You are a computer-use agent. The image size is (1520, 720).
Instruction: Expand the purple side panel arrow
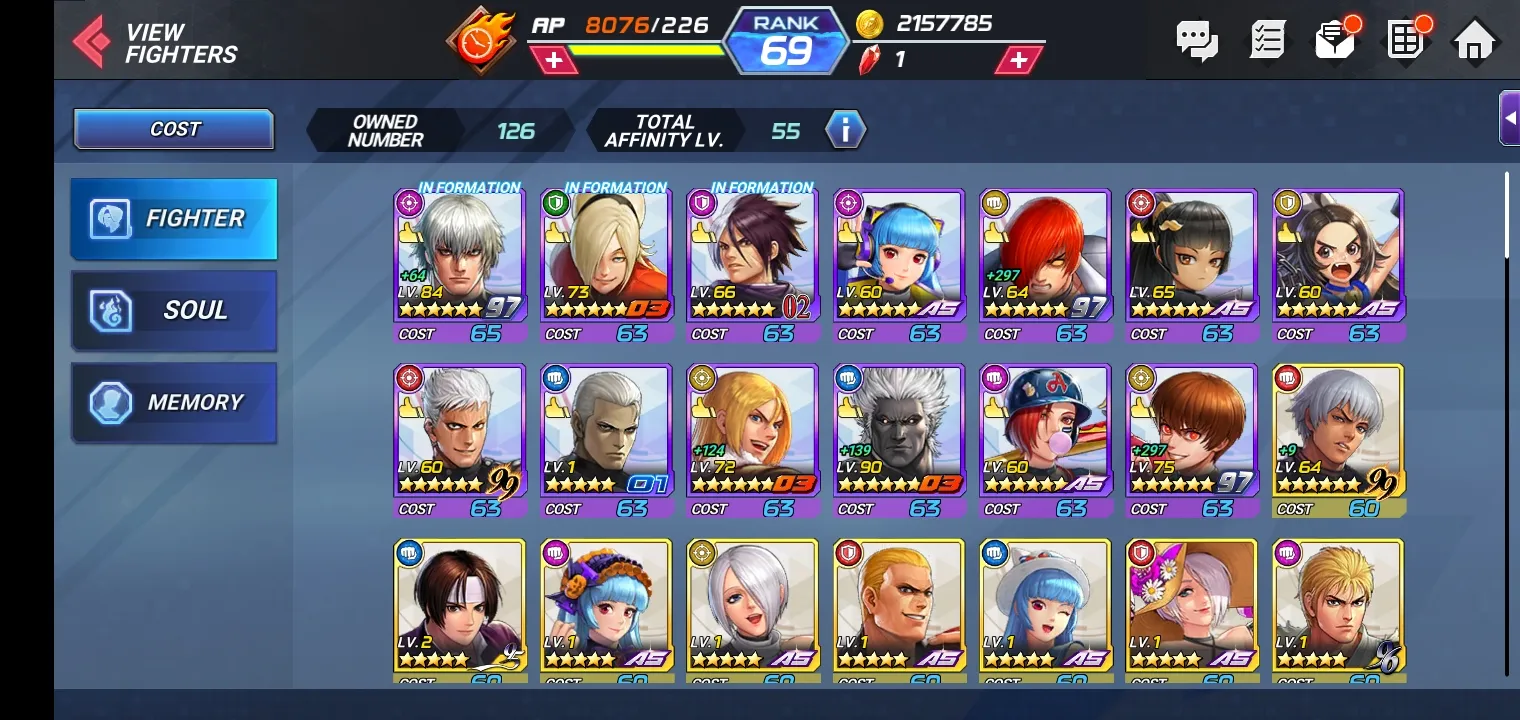click(x=1509, y=118)
